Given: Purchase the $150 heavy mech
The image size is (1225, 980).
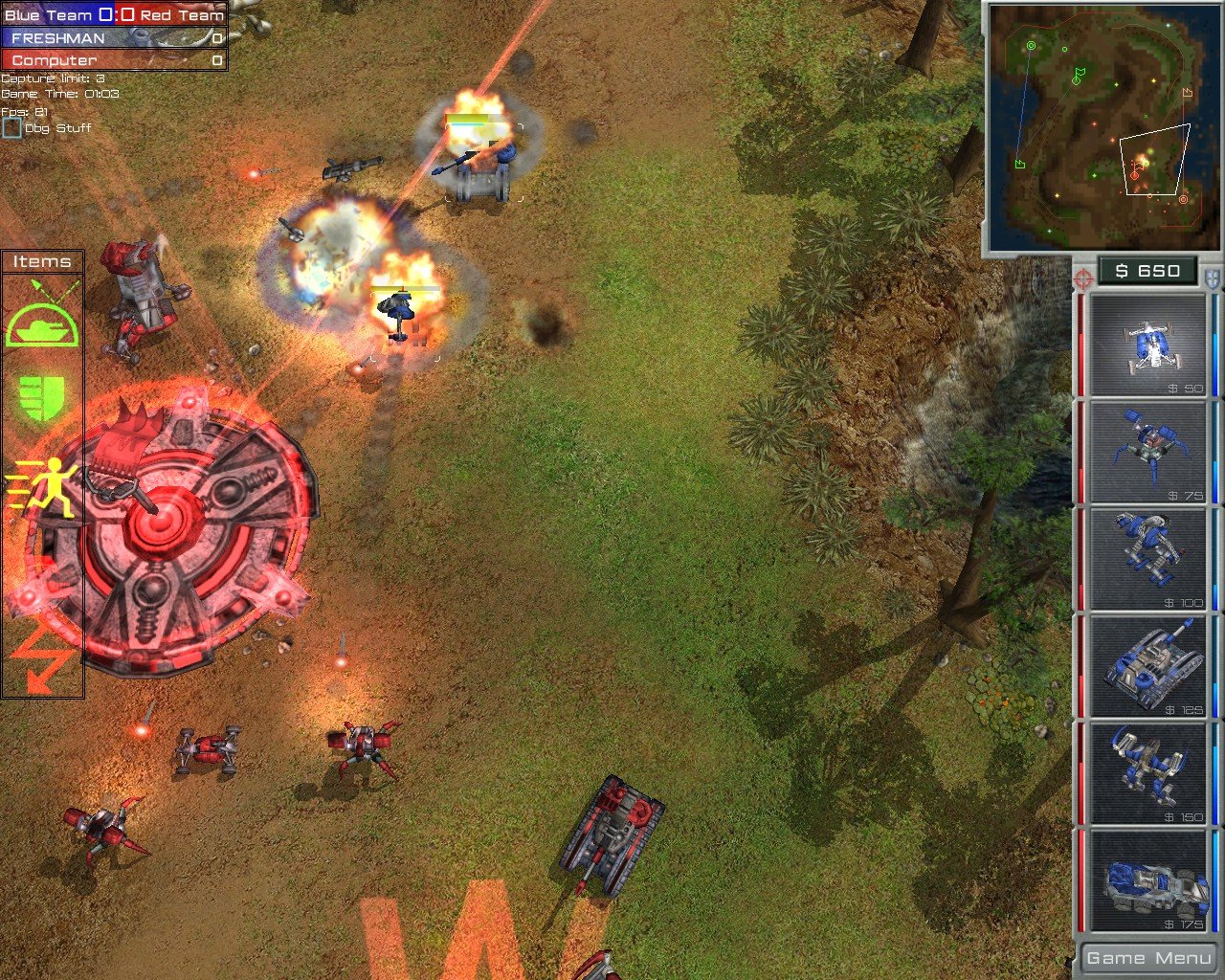Looking at the screenshot, I should tap(1147, 772).
